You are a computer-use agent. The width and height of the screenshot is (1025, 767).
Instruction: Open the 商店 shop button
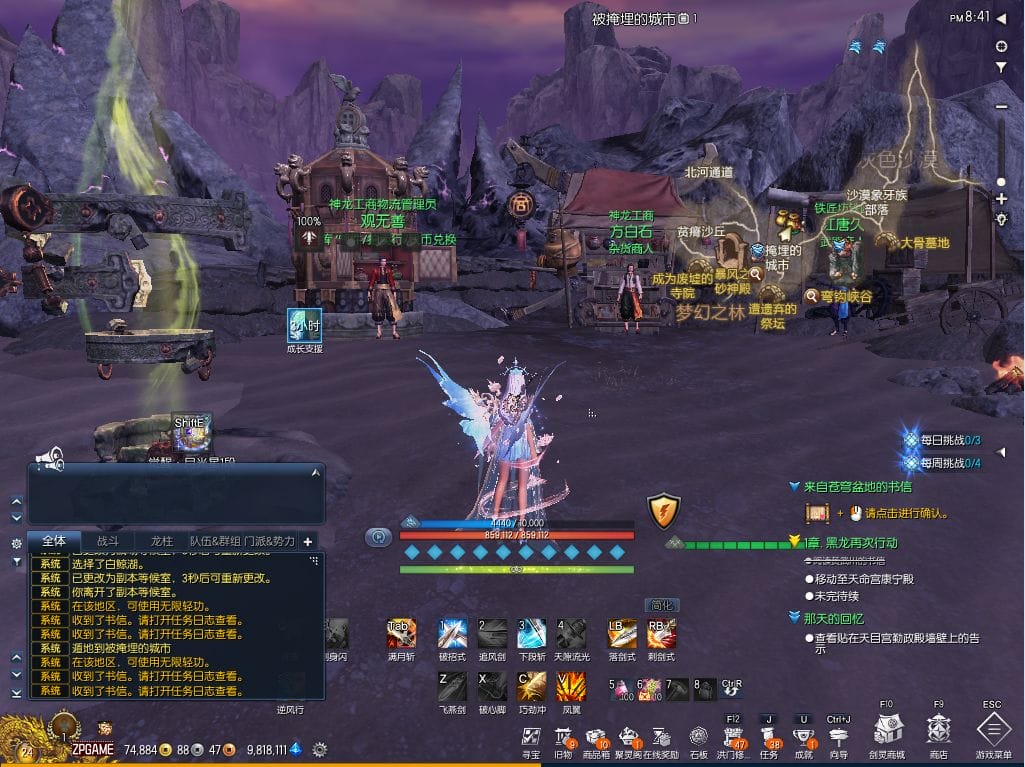[x=938, y=729]
